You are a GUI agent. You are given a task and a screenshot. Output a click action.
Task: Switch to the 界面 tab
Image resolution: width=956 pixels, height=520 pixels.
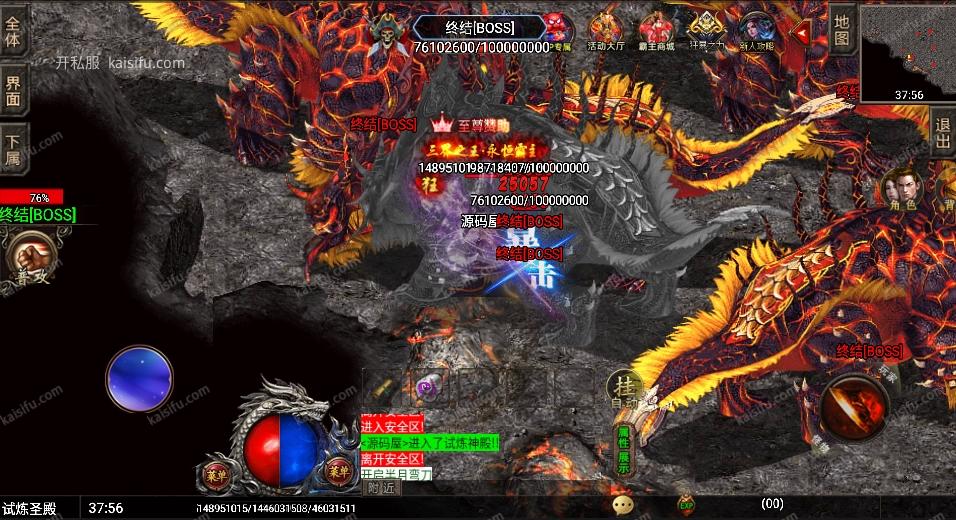(14, 91)
